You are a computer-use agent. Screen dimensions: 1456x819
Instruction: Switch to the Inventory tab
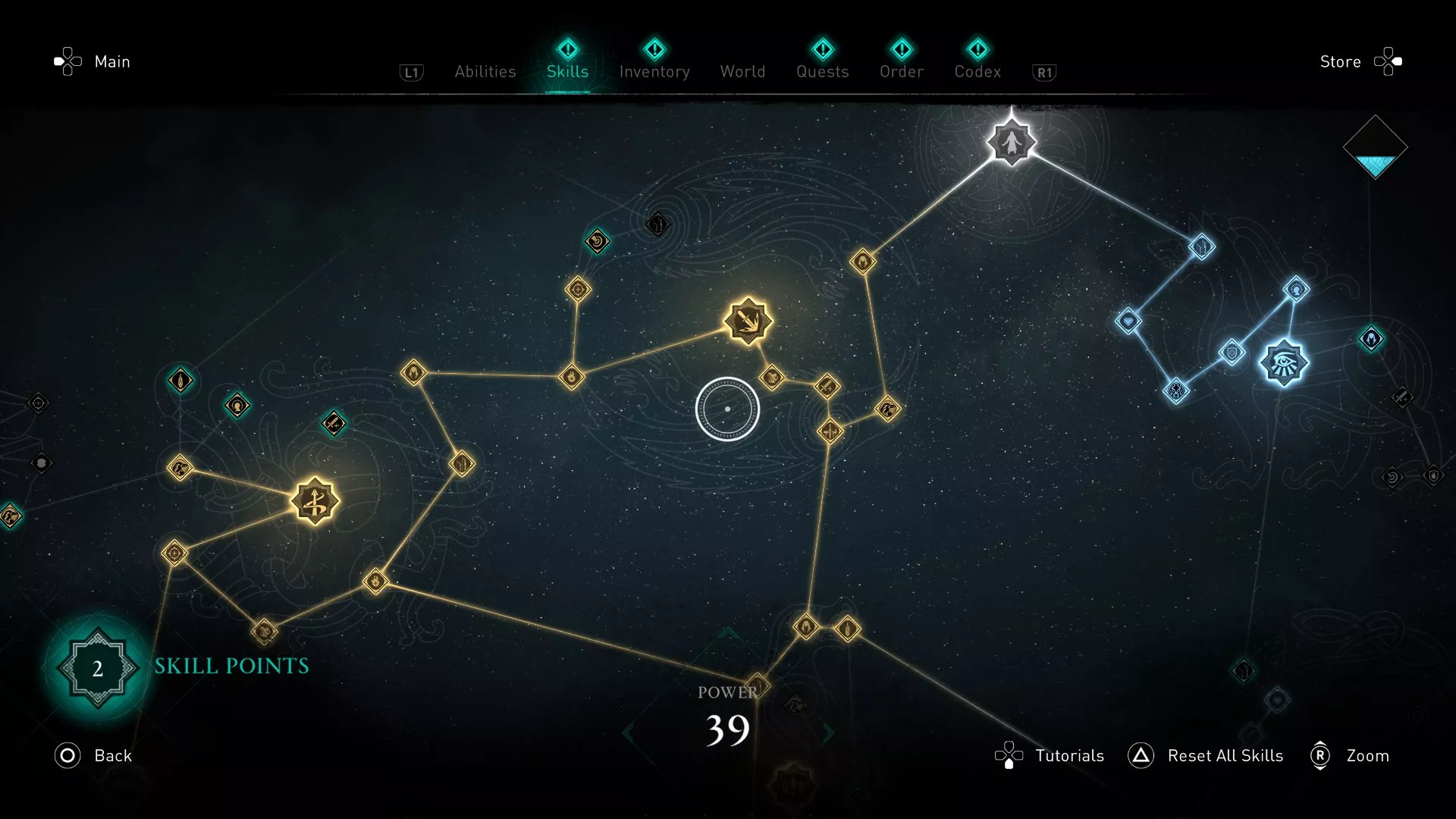point(654,71)
